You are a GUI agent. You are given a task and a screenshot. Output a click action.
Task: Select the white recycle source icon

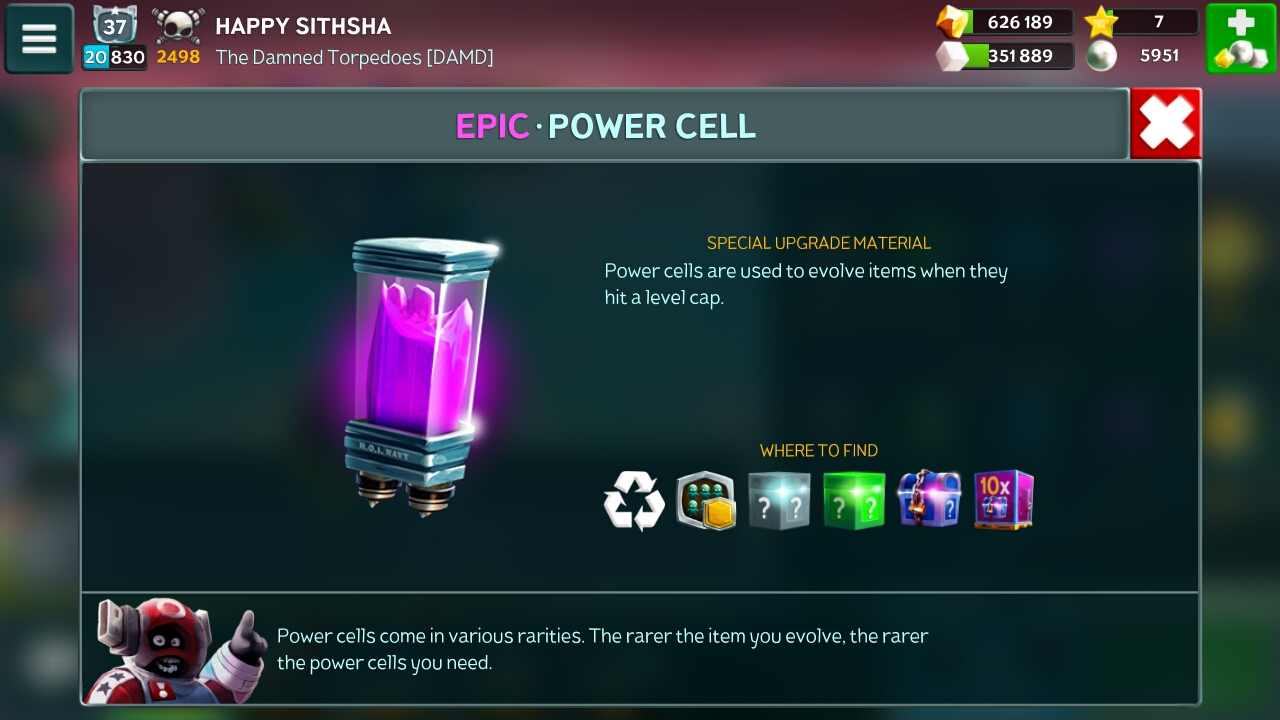click(634, 500)
